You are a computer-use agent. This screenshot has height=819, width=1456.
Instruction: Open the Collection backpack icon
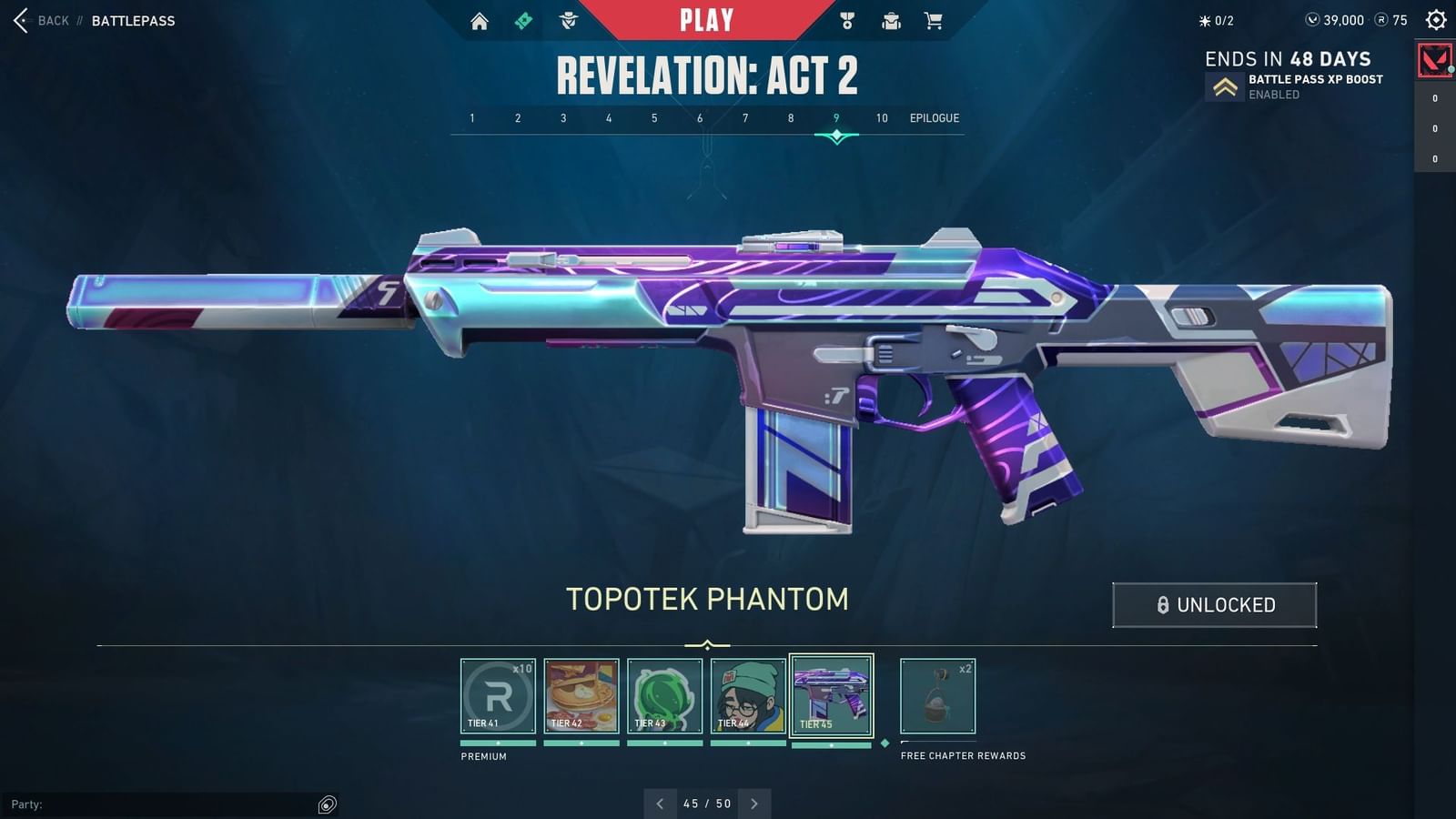pyautogui.click(x=893, y=19)
